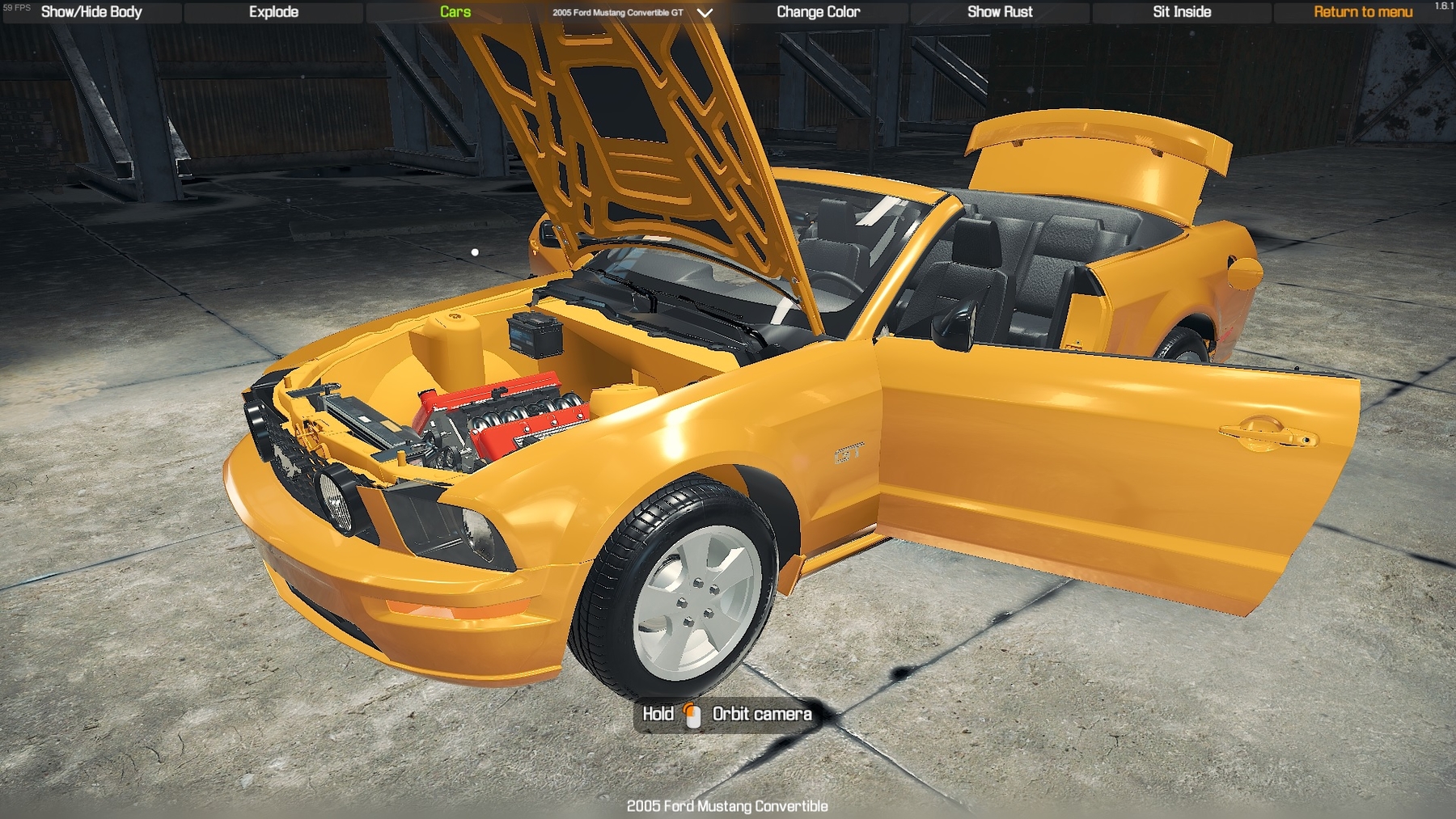Toggle Show Rust on the car
The image size is (1456, 819).
coord(1000,12)
